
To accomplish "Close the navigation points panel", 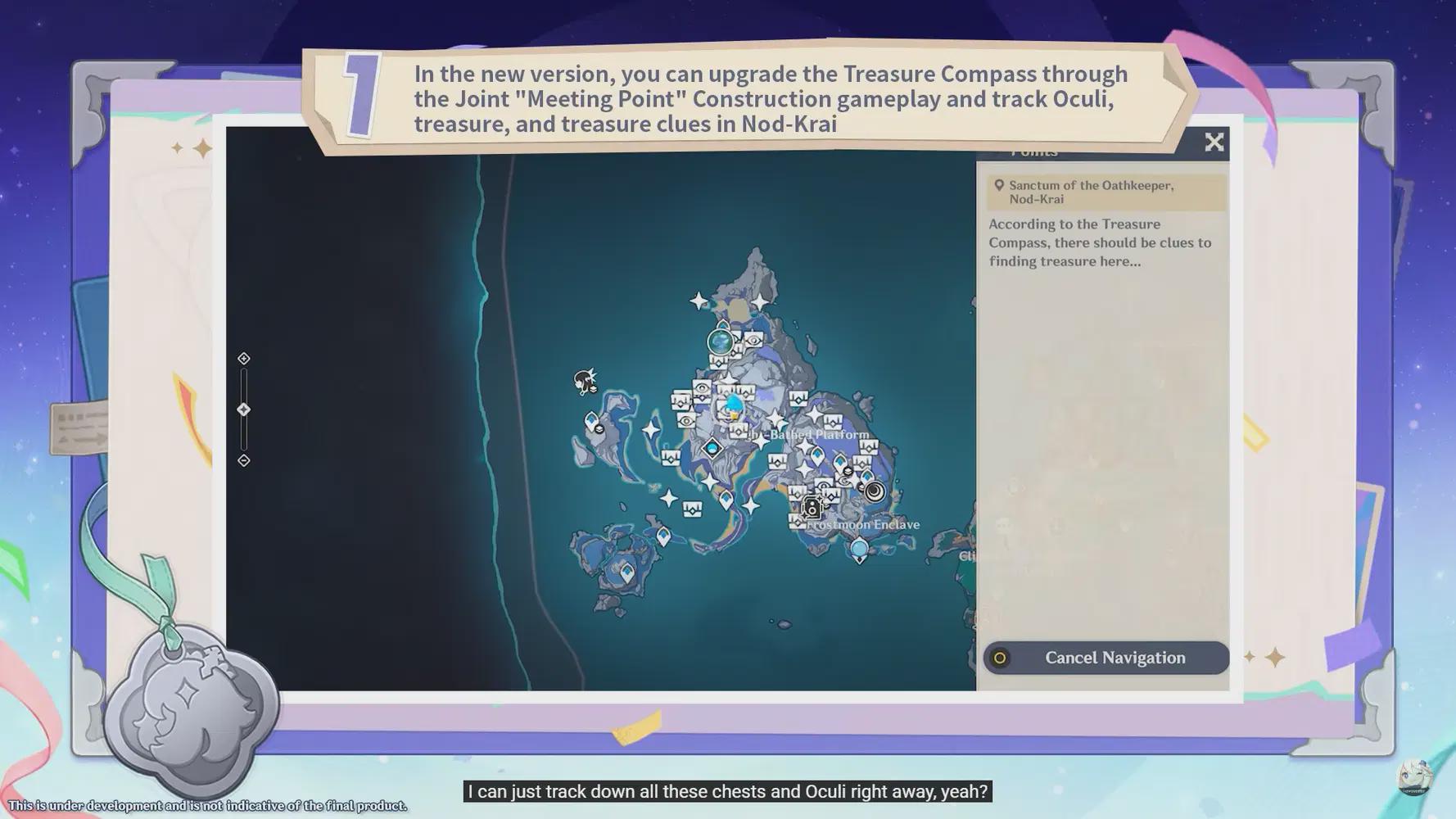I will click(x=1214, y=142).
